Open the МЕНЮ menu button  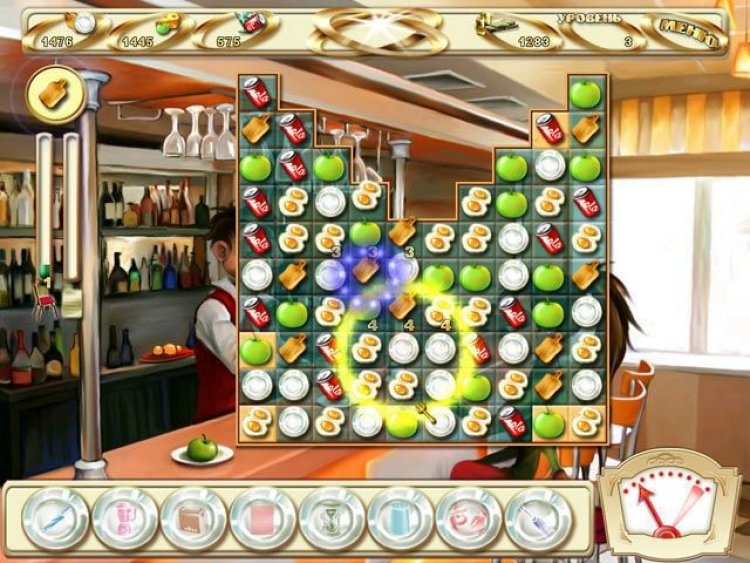[x=692, y=33]
